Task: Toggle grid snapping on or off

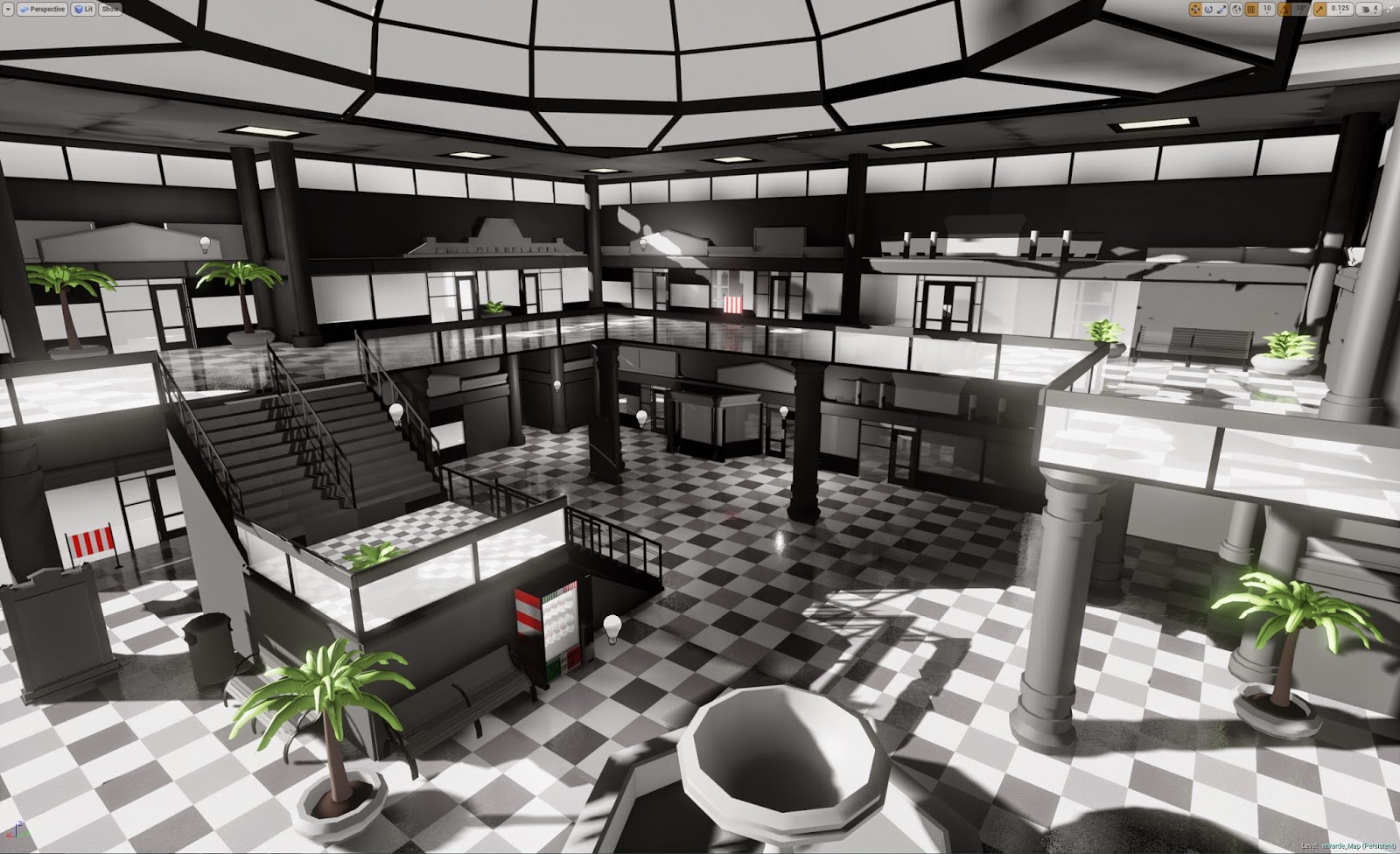Action: pyautogui.click(x=1251, y=9)
